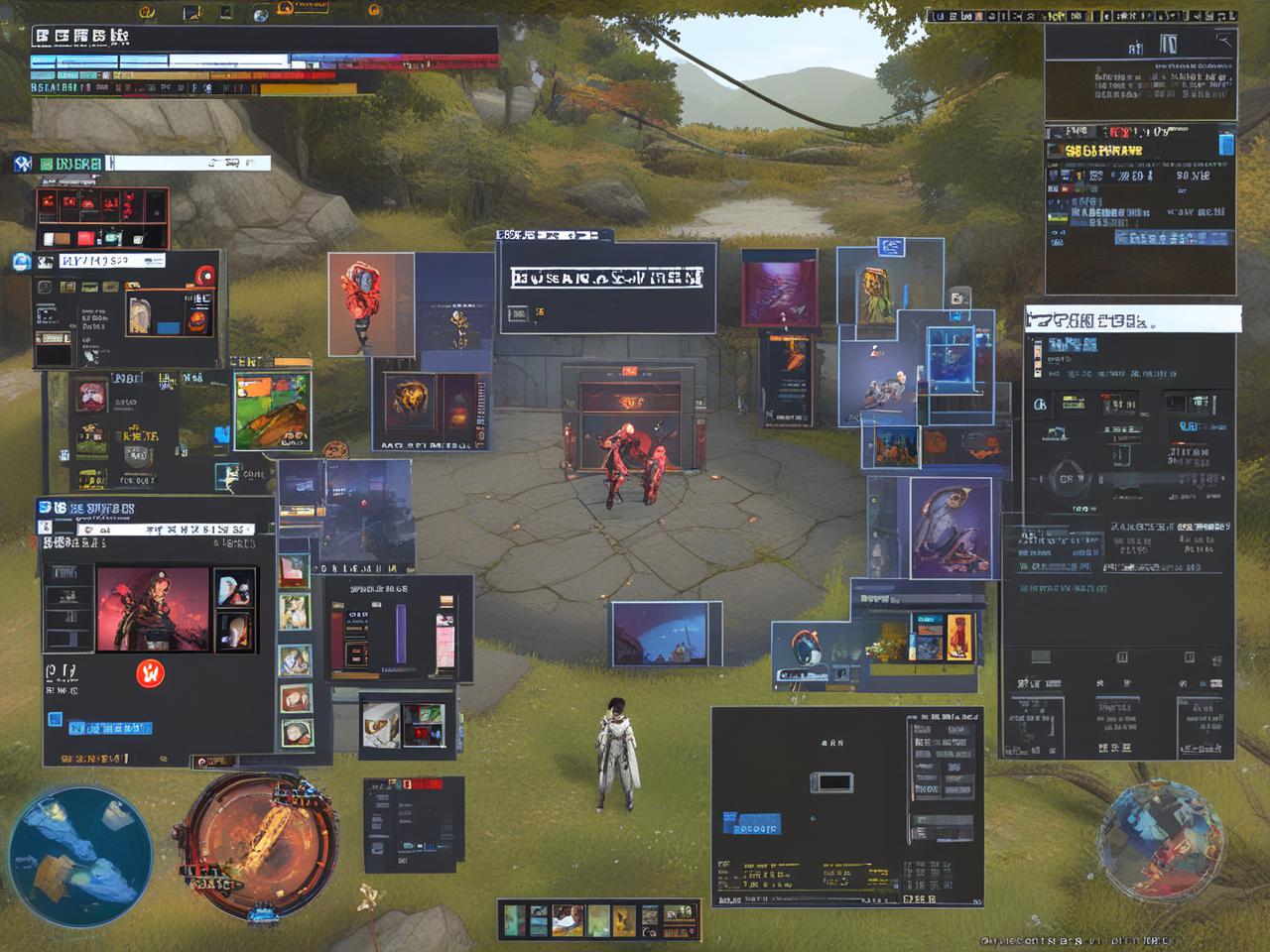
Task: Click the red circular W badge
Action: pyautogui.click(x=150, y=673)
